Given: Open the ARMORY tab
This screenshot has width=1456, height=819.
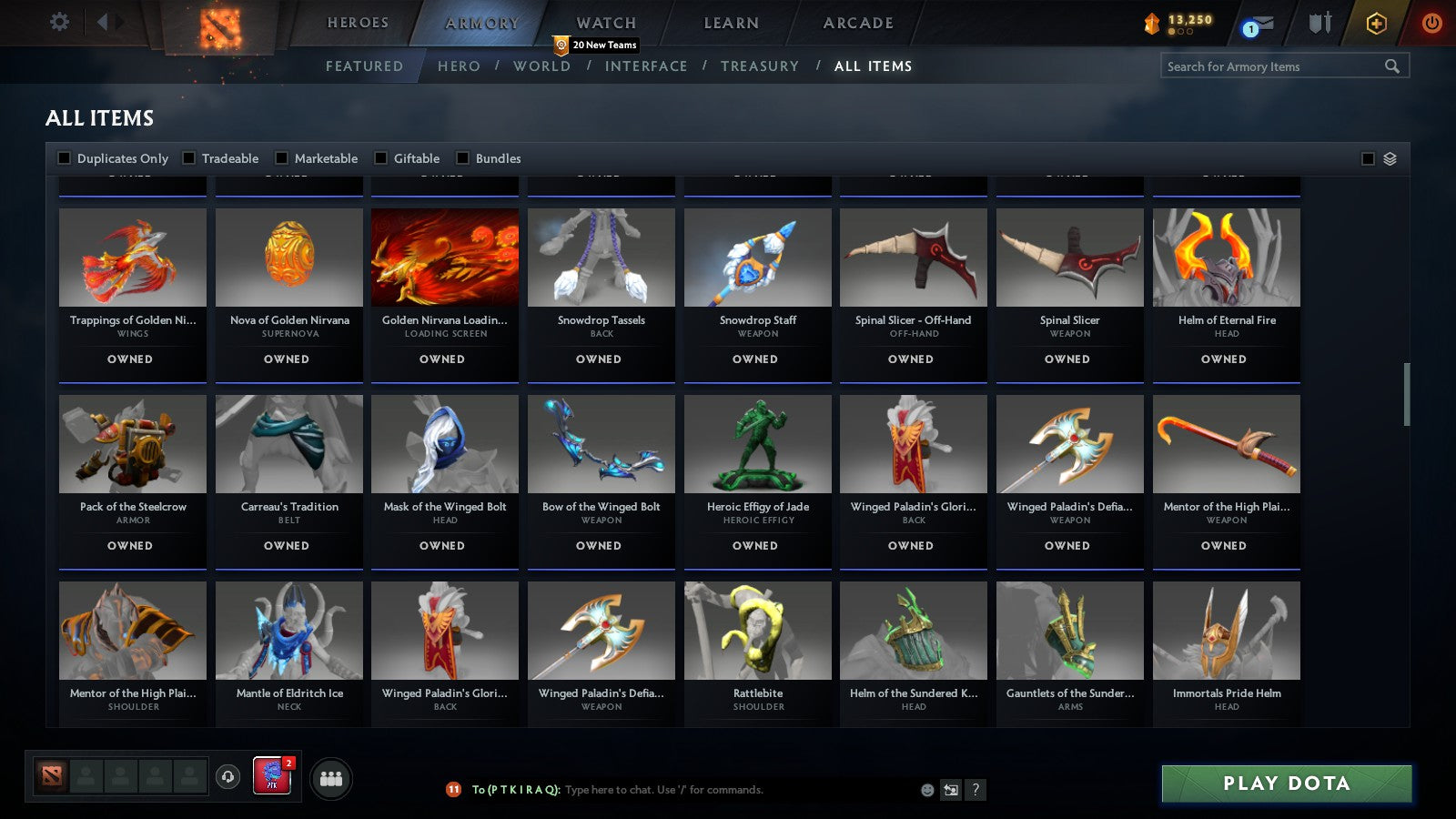Looking at the screenshot, I should 481,23.
